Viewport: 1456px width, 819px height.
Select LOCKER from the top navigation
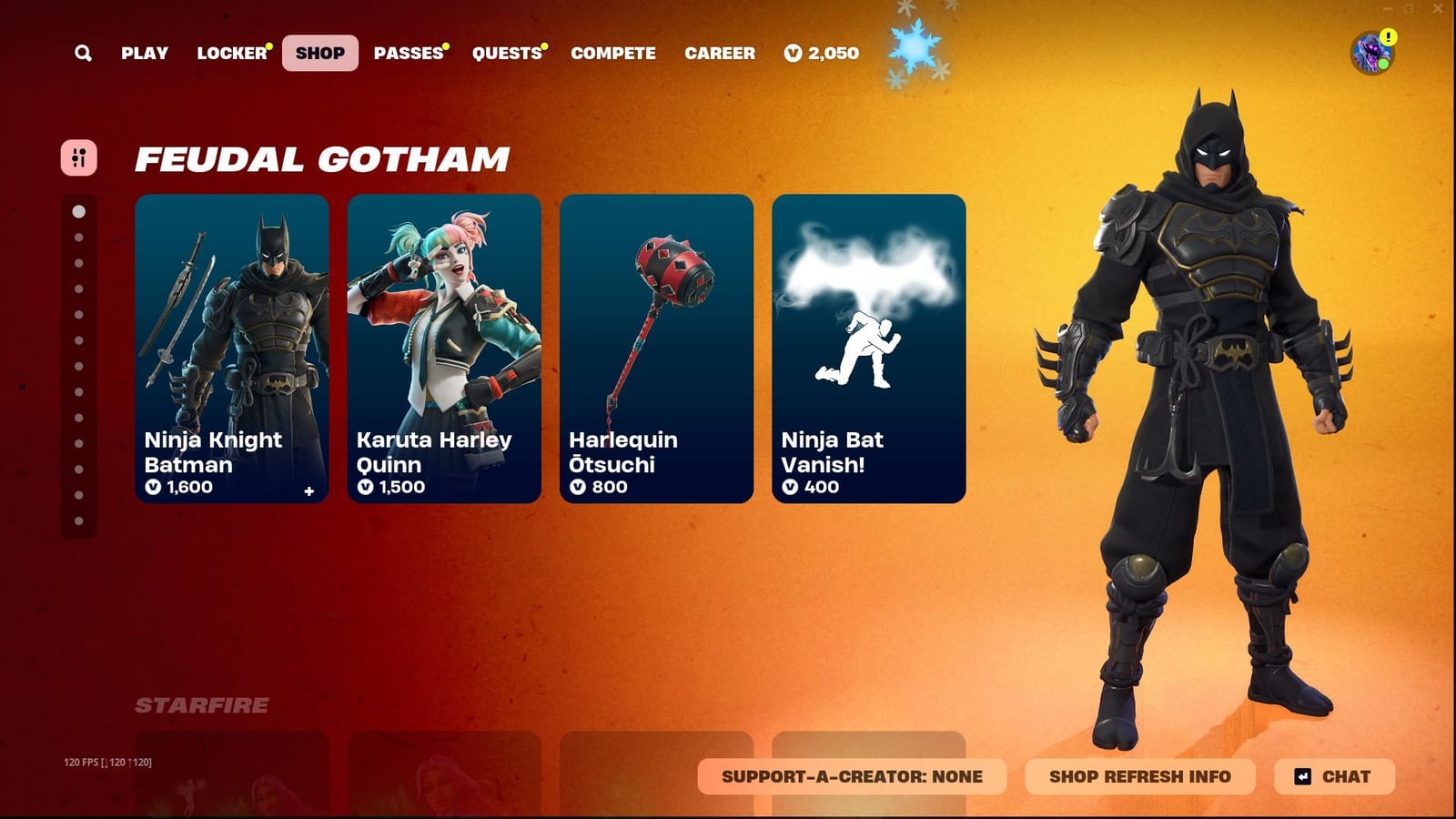(x=230, y=53)
